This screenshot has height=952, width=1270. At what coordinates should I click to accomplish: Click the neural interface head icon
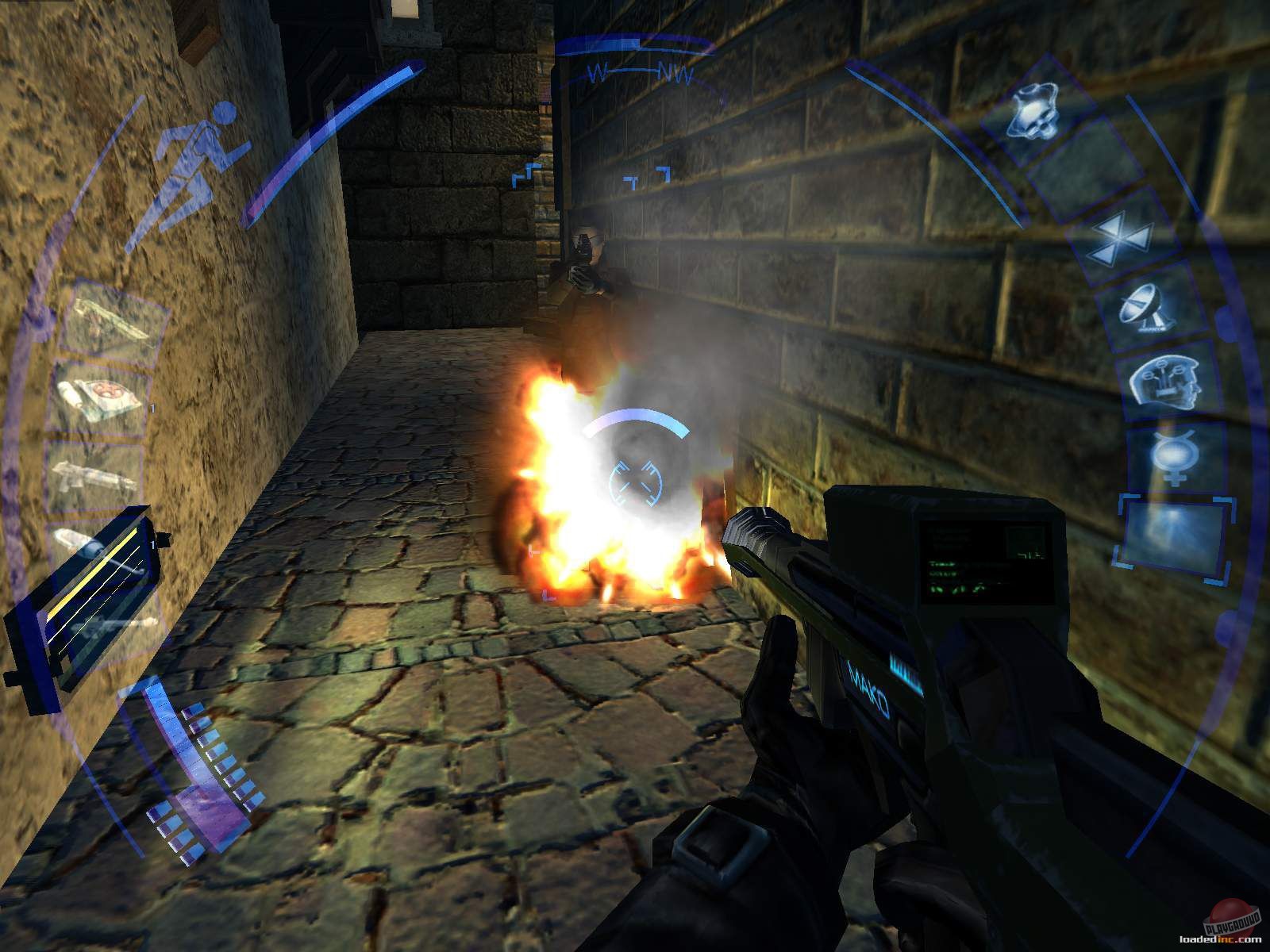pos(1168,381)
